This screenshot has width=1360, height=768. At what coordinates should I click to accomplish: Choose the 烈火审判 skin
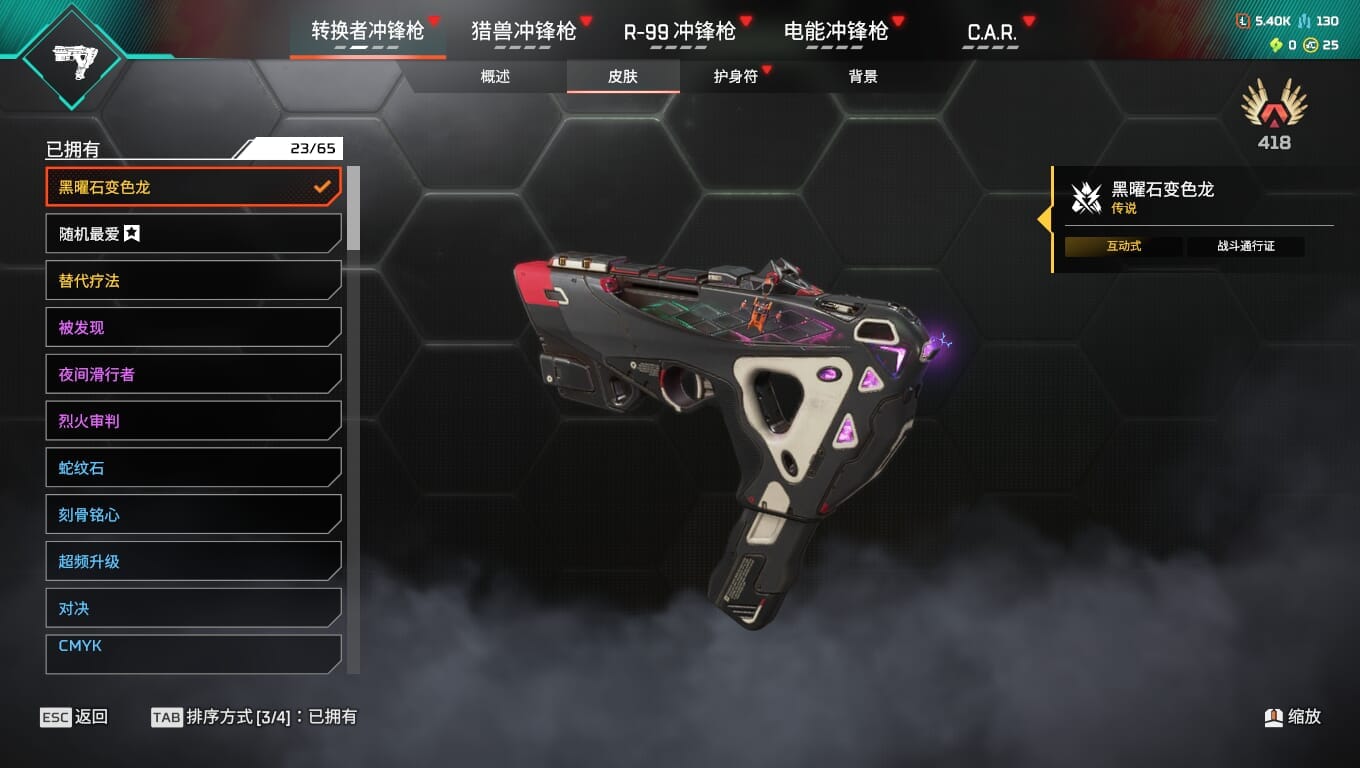[x=193, y=421]
